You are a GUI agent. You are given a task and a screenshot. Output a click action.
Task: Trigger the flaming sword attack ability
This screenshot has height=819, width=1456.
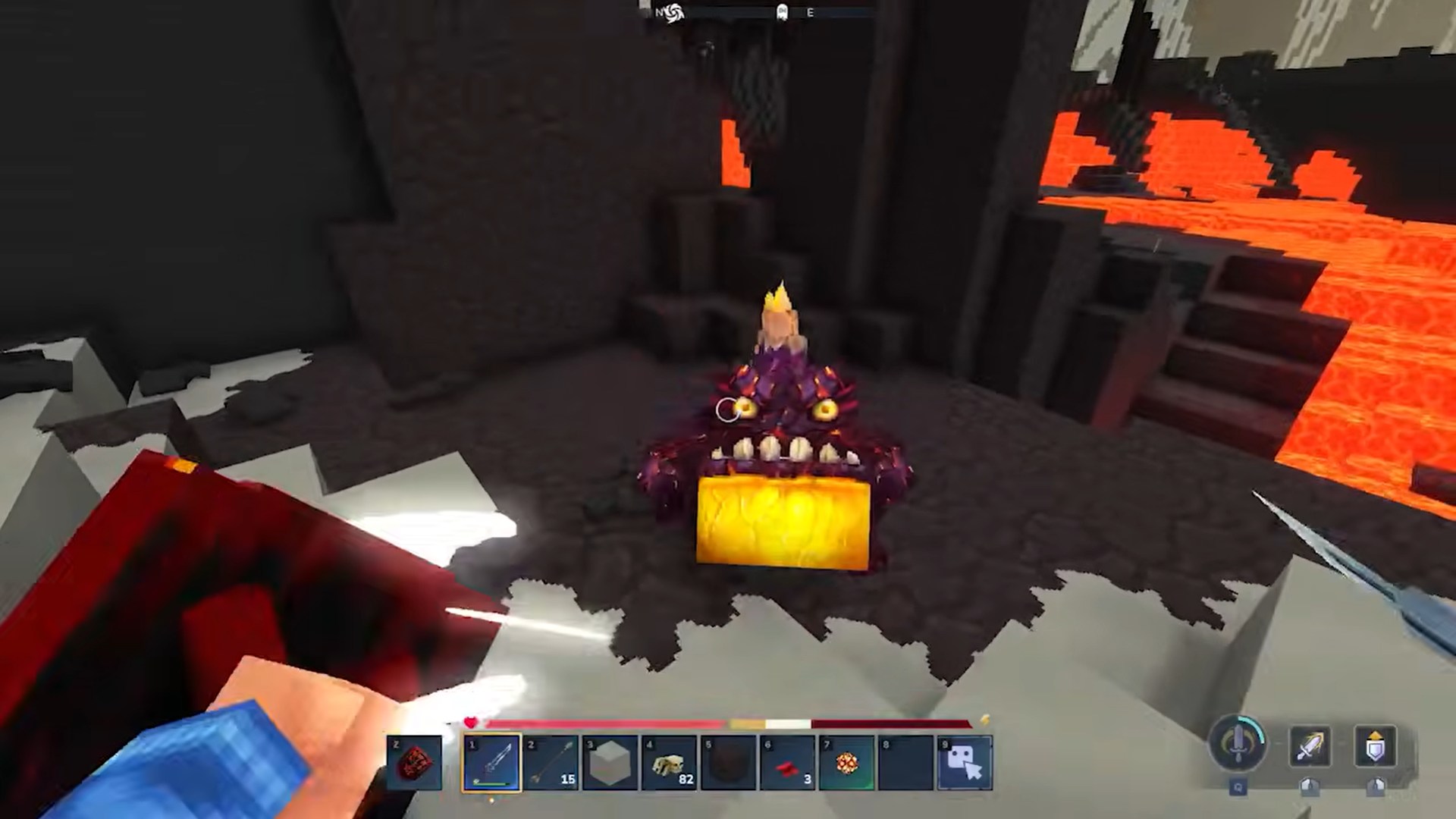tap(1311, 747)
